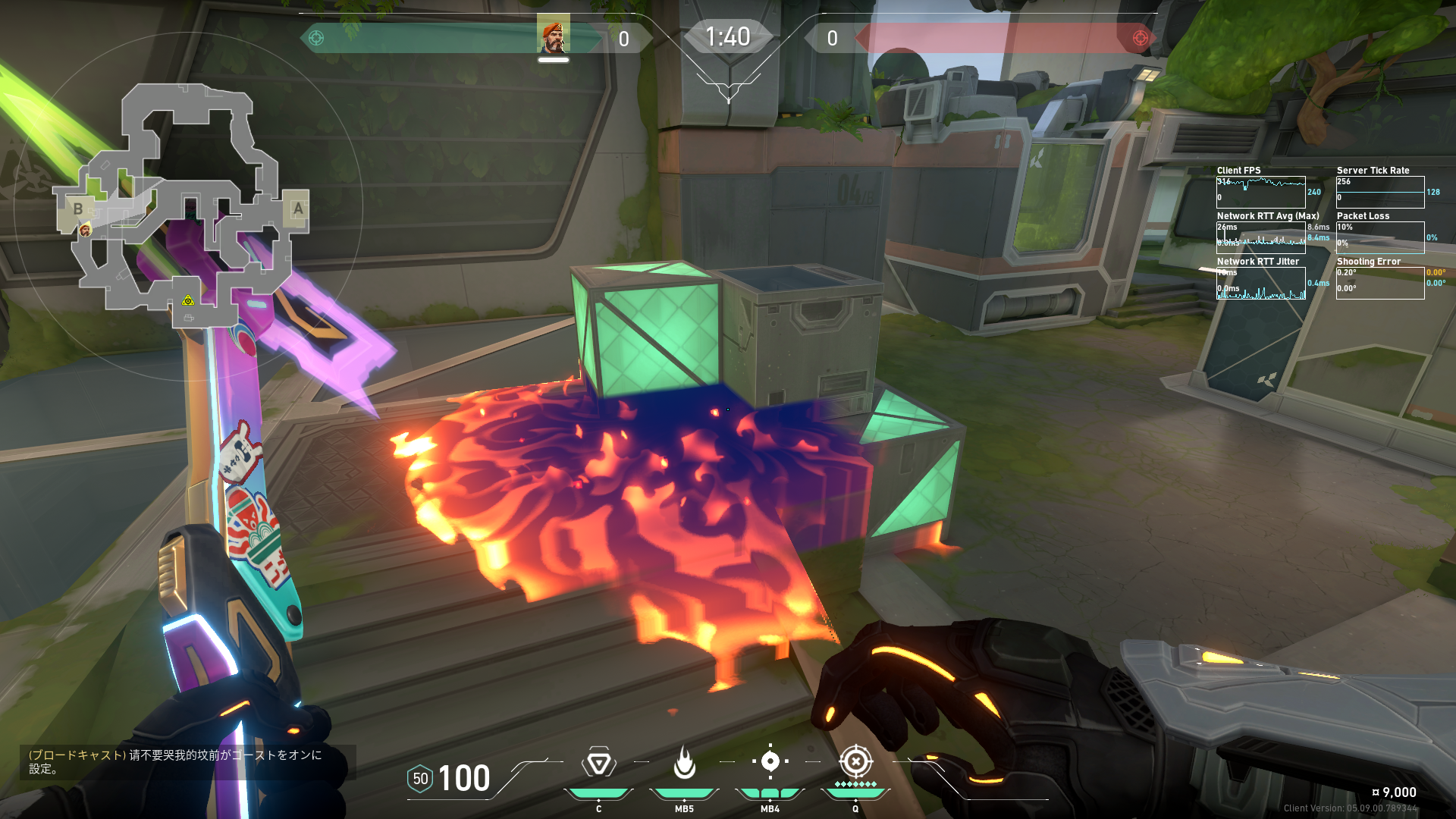This screenshot has height=819, width=1456.
Task: Trigger the Orbital Strike ultimate icon
Action: tap(855, 761)
